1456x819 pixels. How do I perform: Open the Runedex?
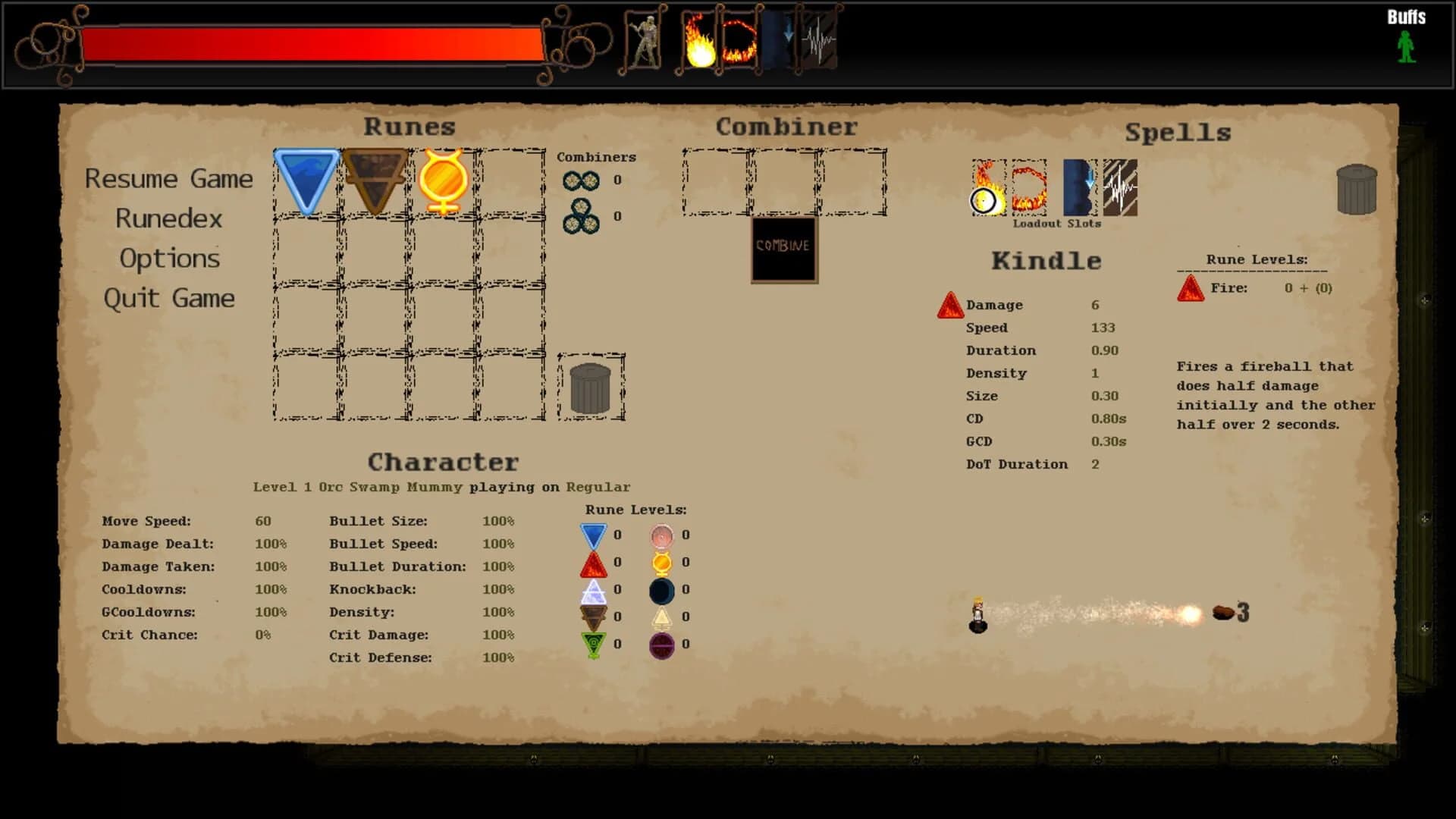168,218
